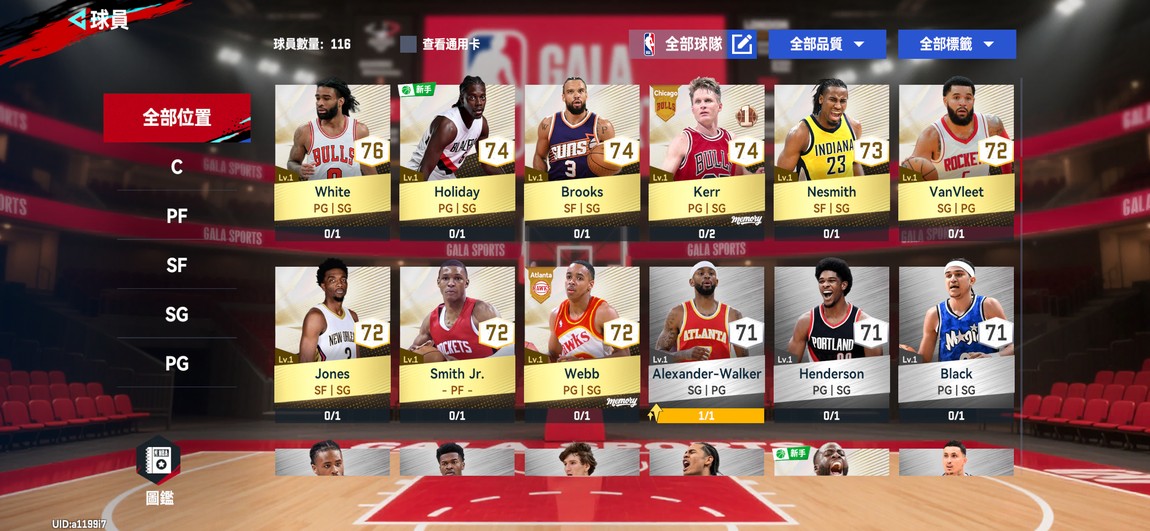Select the 全部位置 position tab

coord(177,118)
